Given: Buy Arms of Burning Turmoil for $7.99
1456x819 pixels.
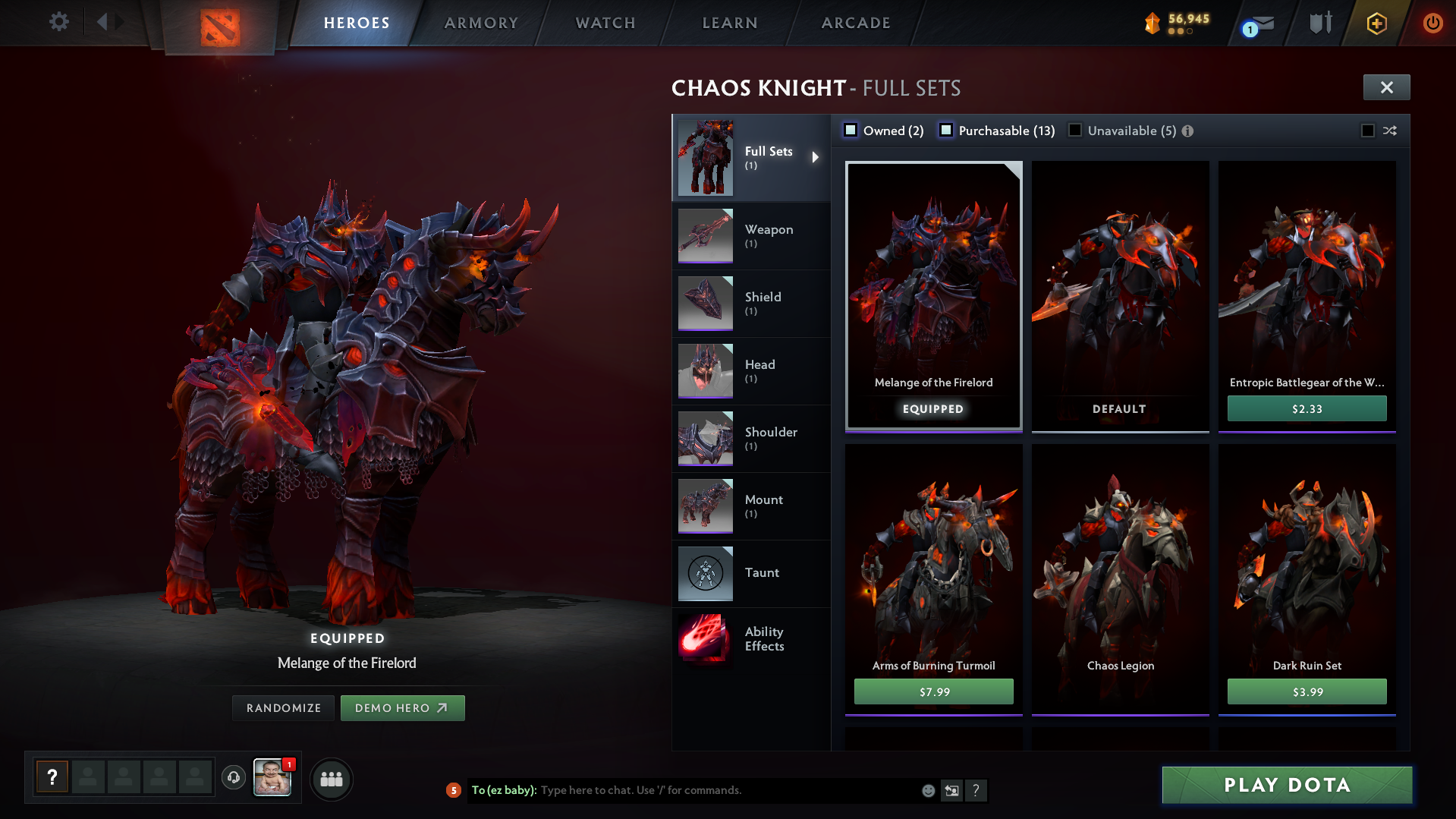Looking at the screenshot, I should point(933,691).
